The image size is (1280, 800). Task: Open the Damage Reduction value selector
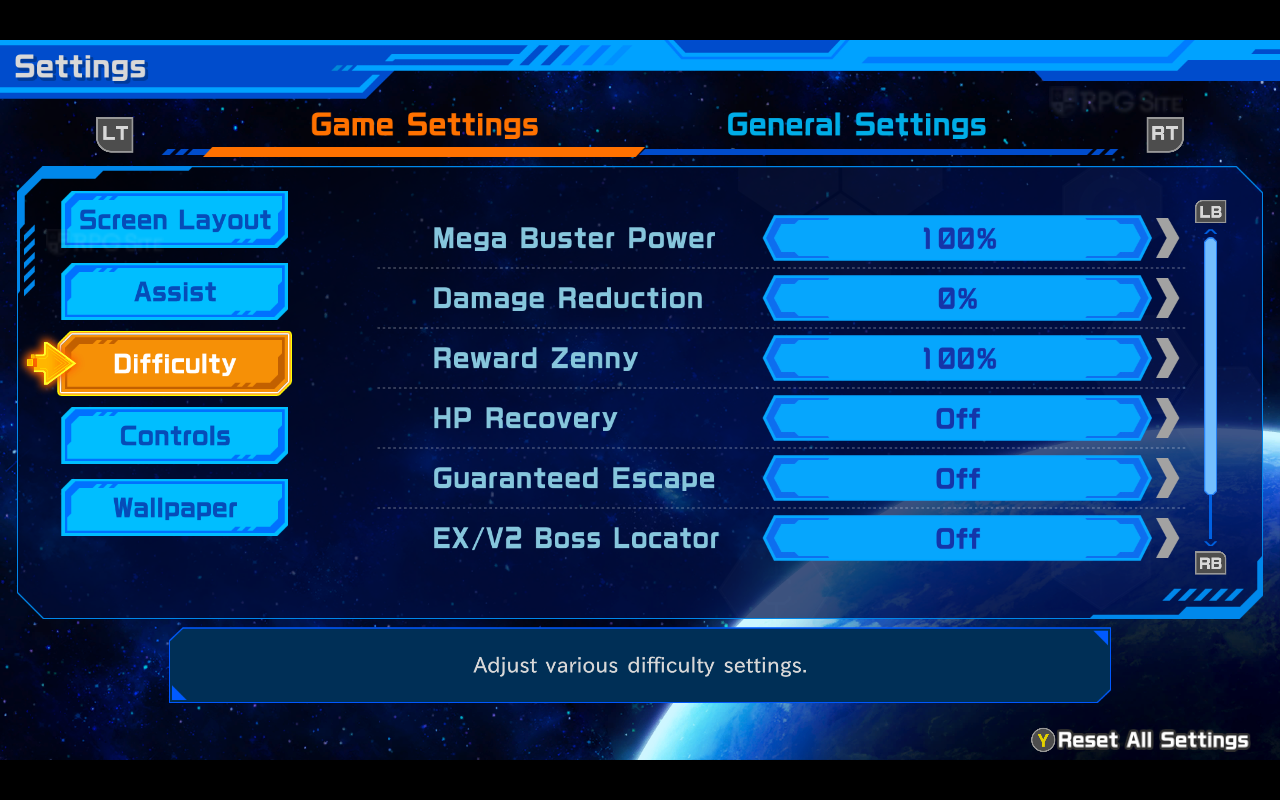957,298
